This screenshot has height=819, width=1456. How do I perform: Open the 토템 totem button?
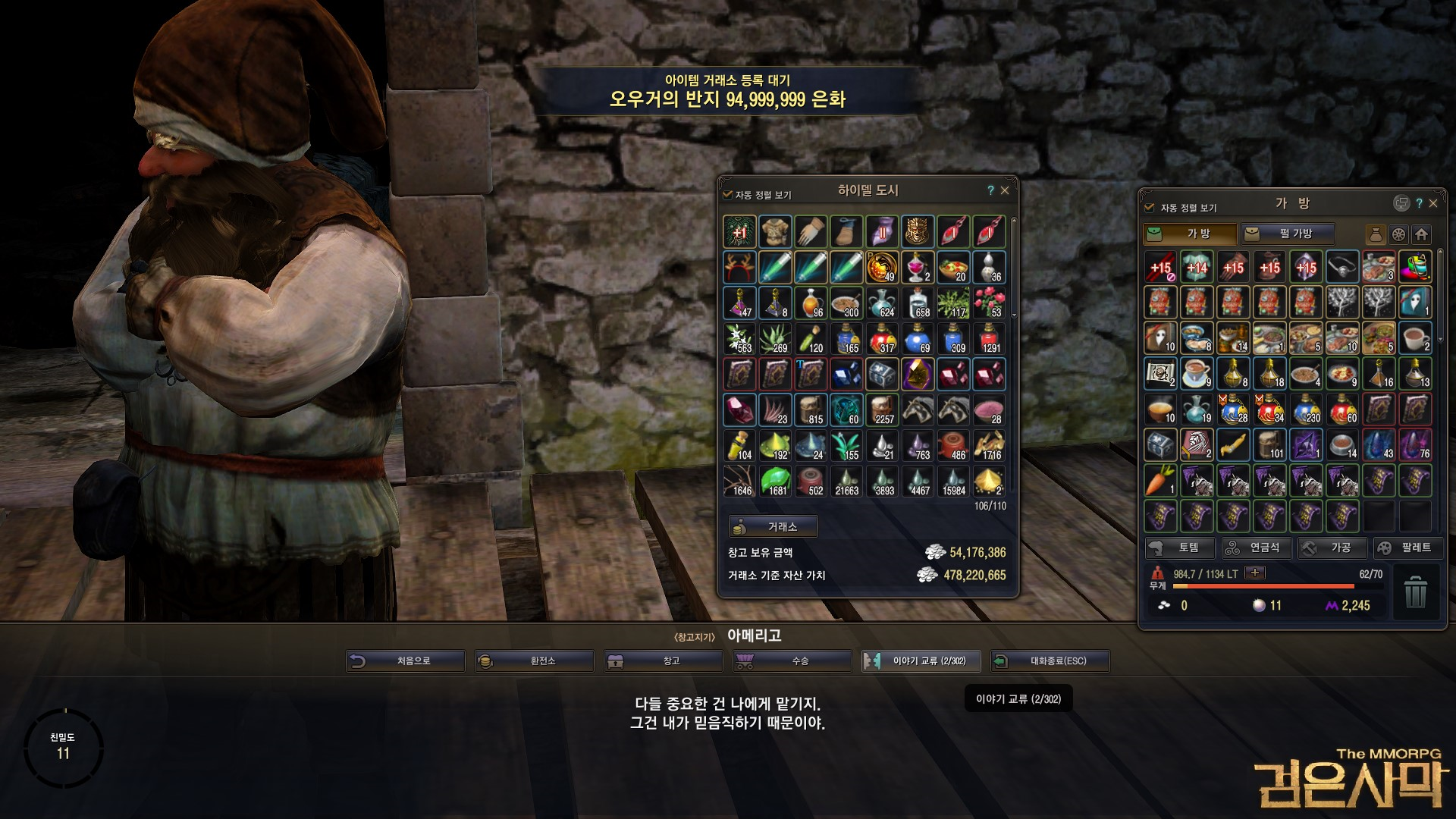1180,548
